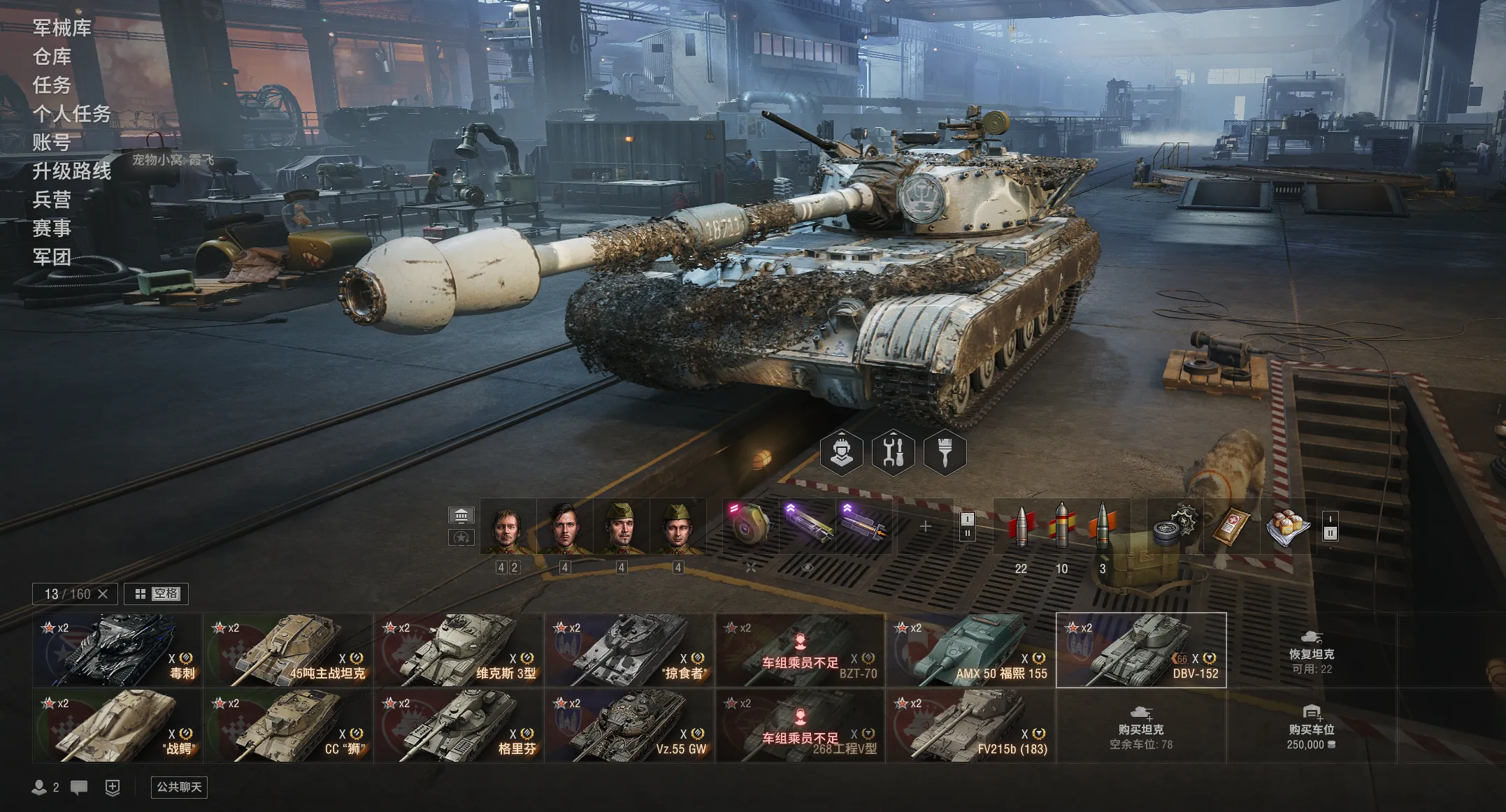Select the first crew member portrait

pos(508,528)
